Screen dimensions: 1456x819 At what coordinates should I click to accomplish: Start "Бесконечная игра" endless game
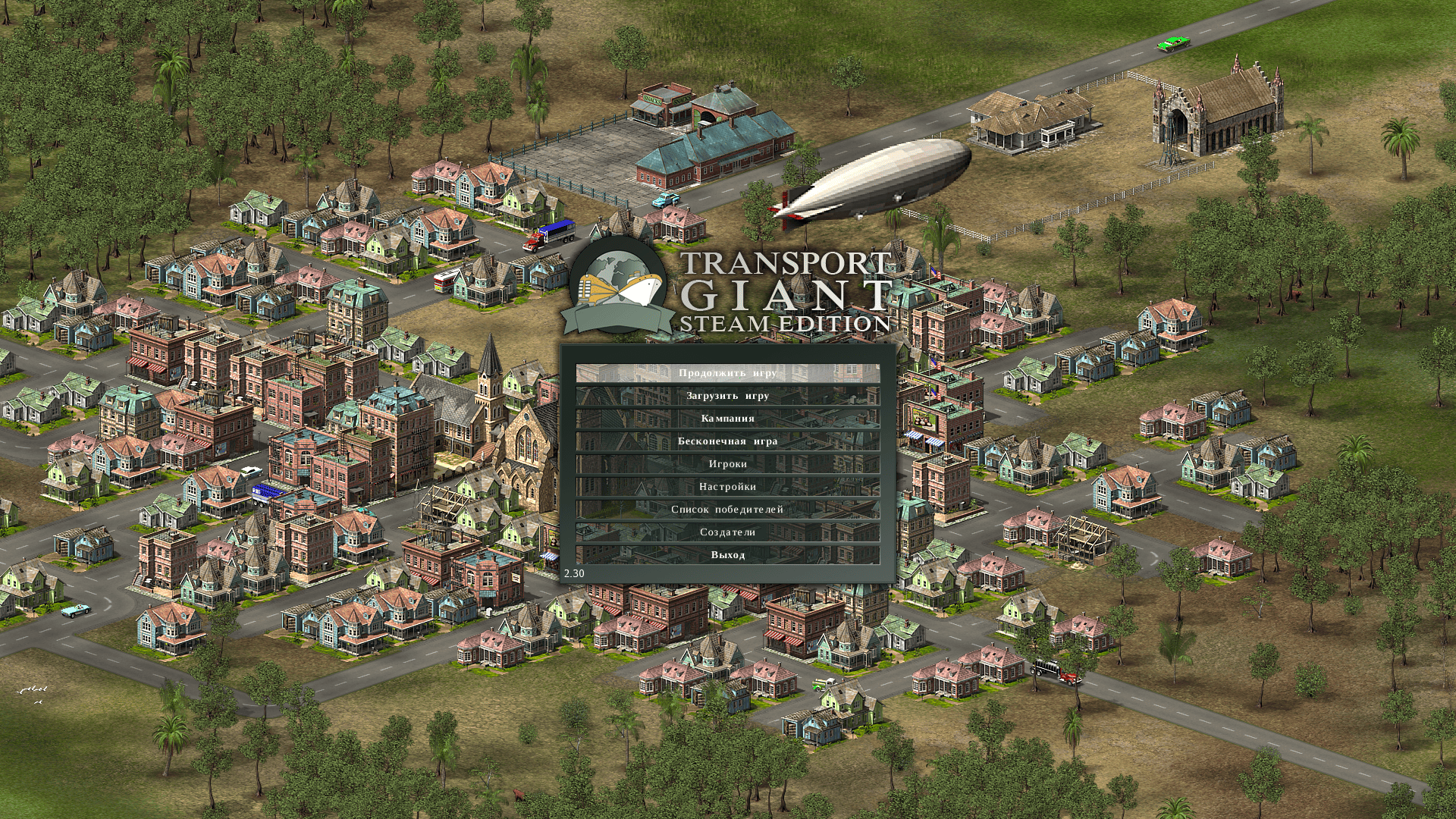tap(727, 441)
